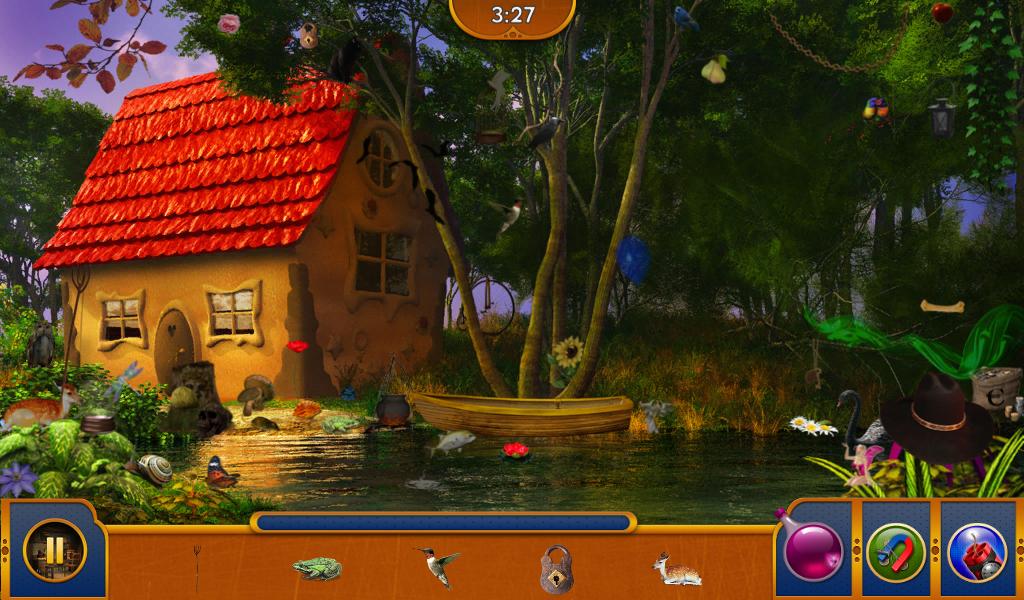The width and height of the screenshot is (1024, 600).
Task: Choose the hummingbird in the item list
Action: (437, 565)
